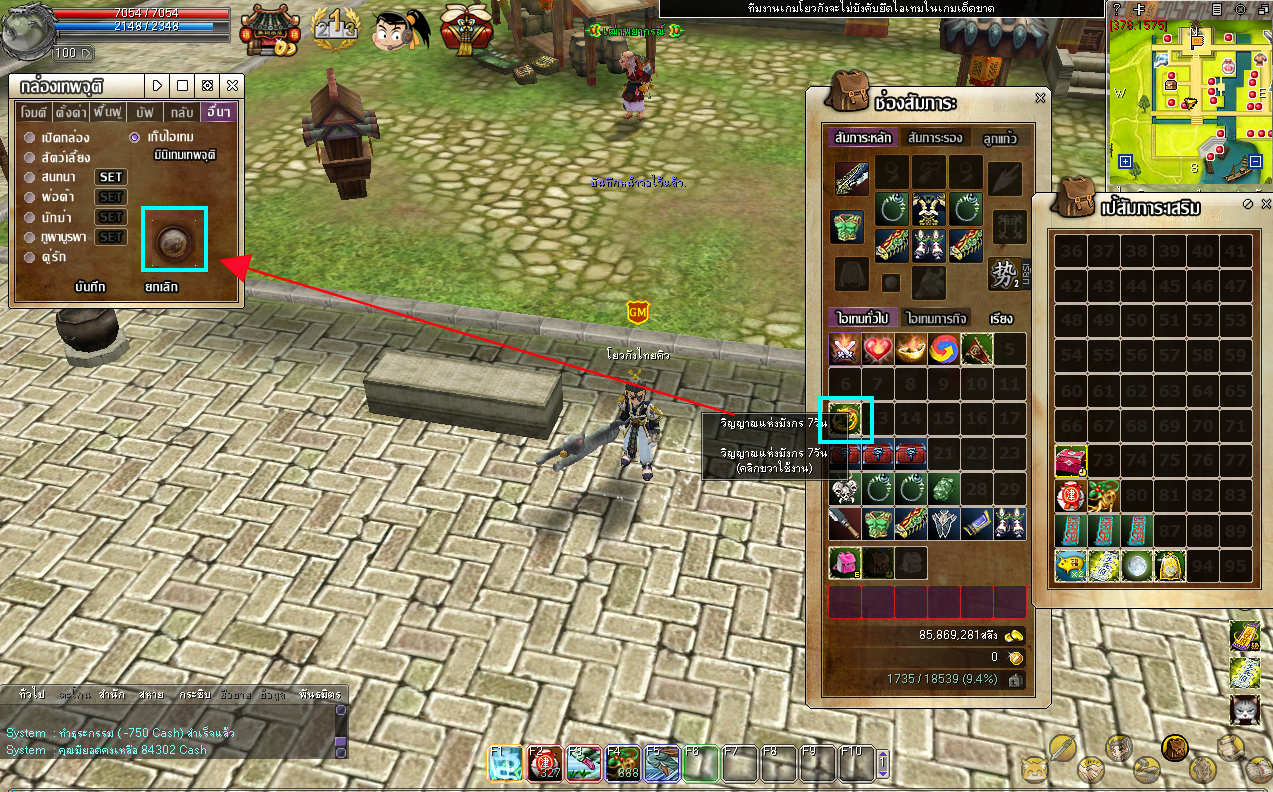
Task: Close the เป้สัมภาระเสริม bag window
Action: tap(1264, 203)
